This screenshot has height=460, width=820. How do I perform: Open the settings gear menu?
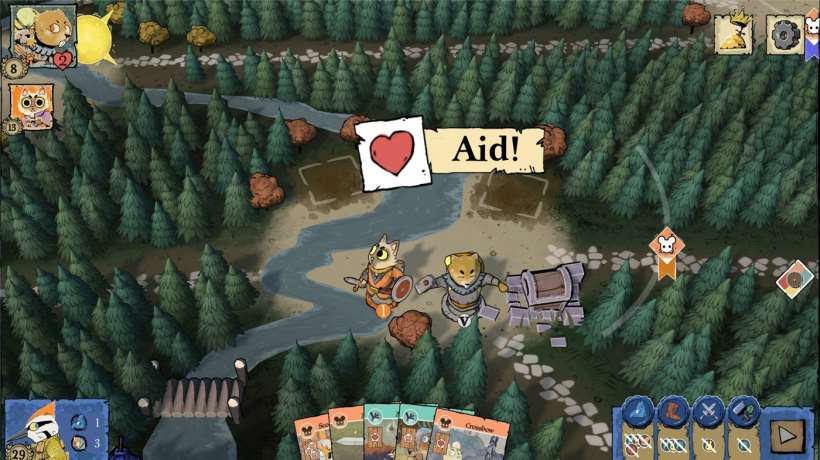783,33
